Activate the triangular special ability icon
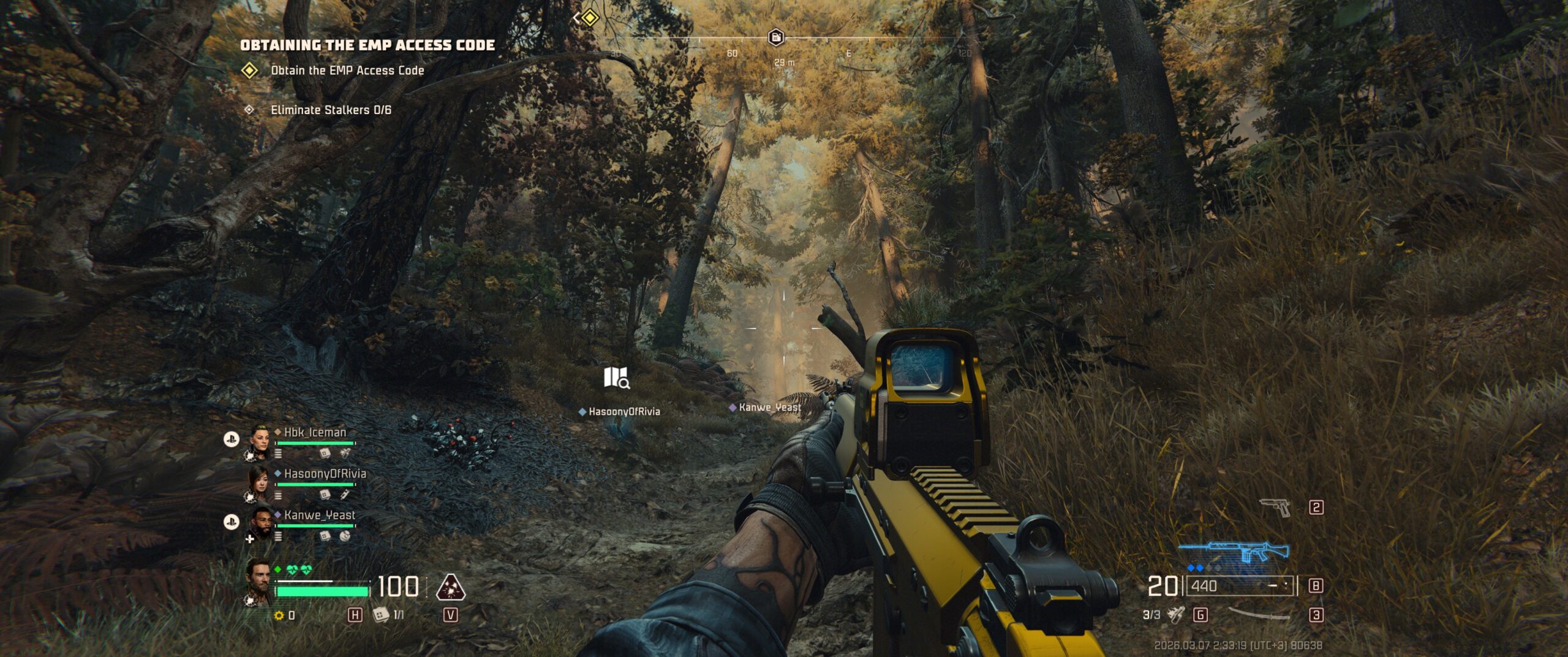 point(450,587)
